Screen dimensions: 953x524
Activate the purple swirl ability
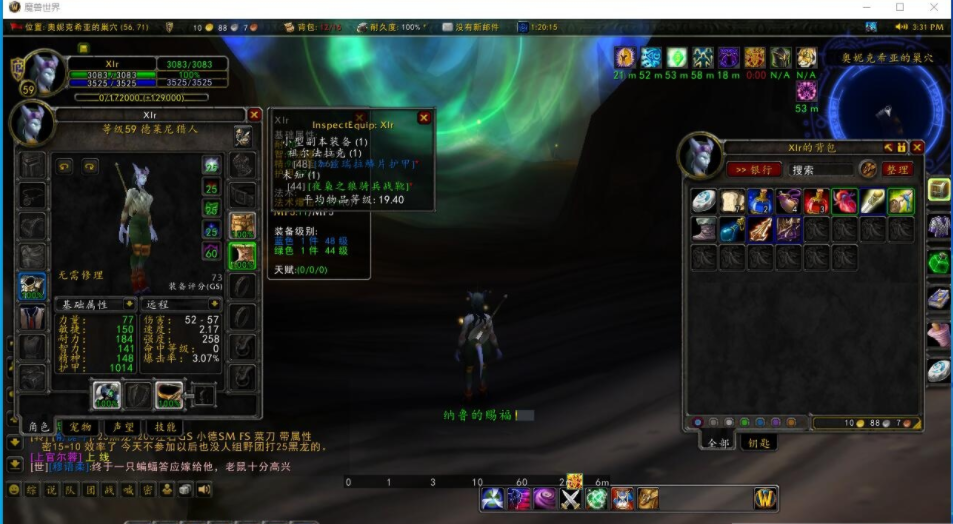tap(545, 498)
